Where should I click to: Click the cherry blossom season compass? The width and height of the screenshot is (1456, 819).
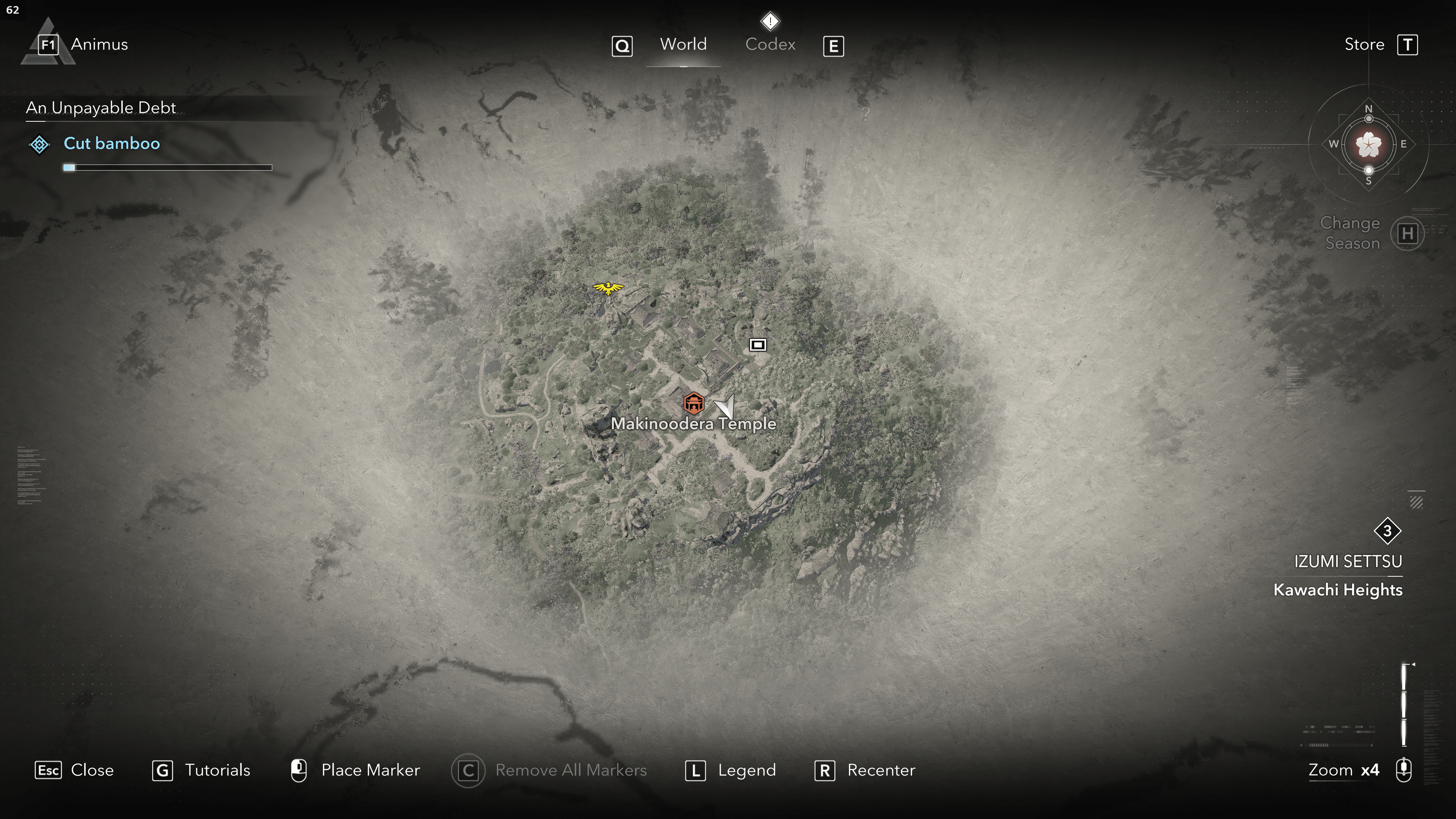click(x=1368, y=145)
